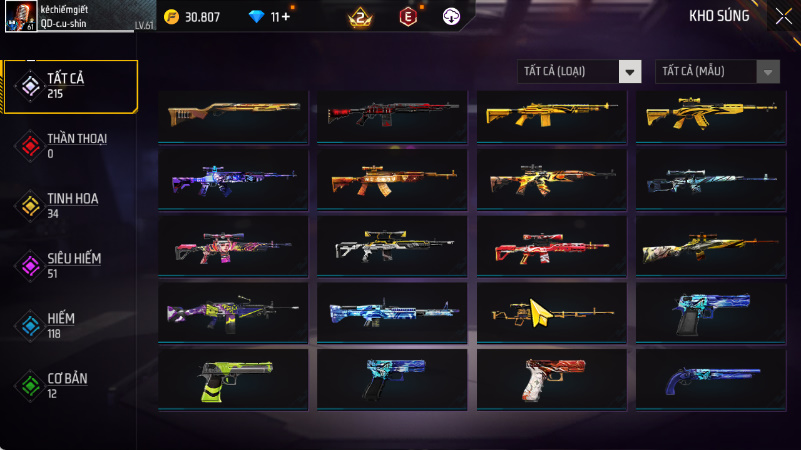Click the gold coin balance icon

point(171,17)
